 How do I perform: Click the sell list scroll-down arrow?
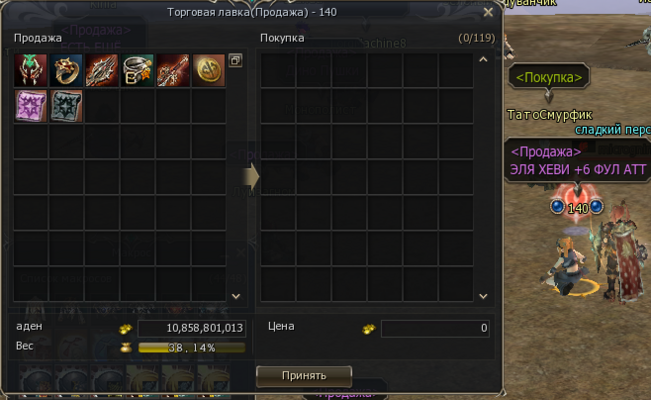(x=236, y=296)
